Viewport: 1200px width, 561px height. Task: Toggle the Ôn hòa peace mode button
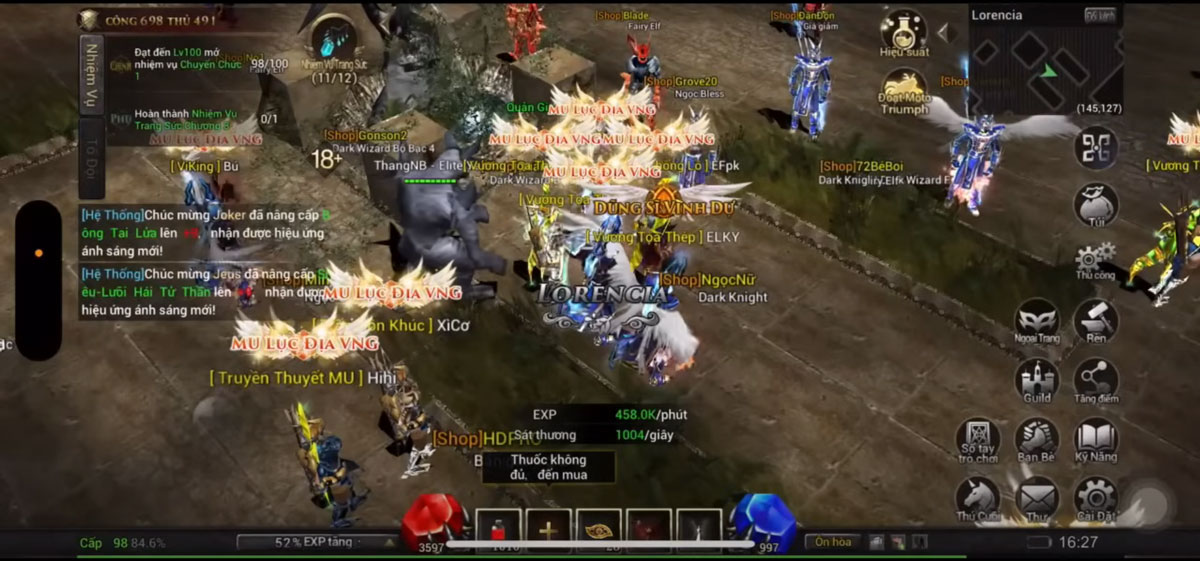click(832, 542)
